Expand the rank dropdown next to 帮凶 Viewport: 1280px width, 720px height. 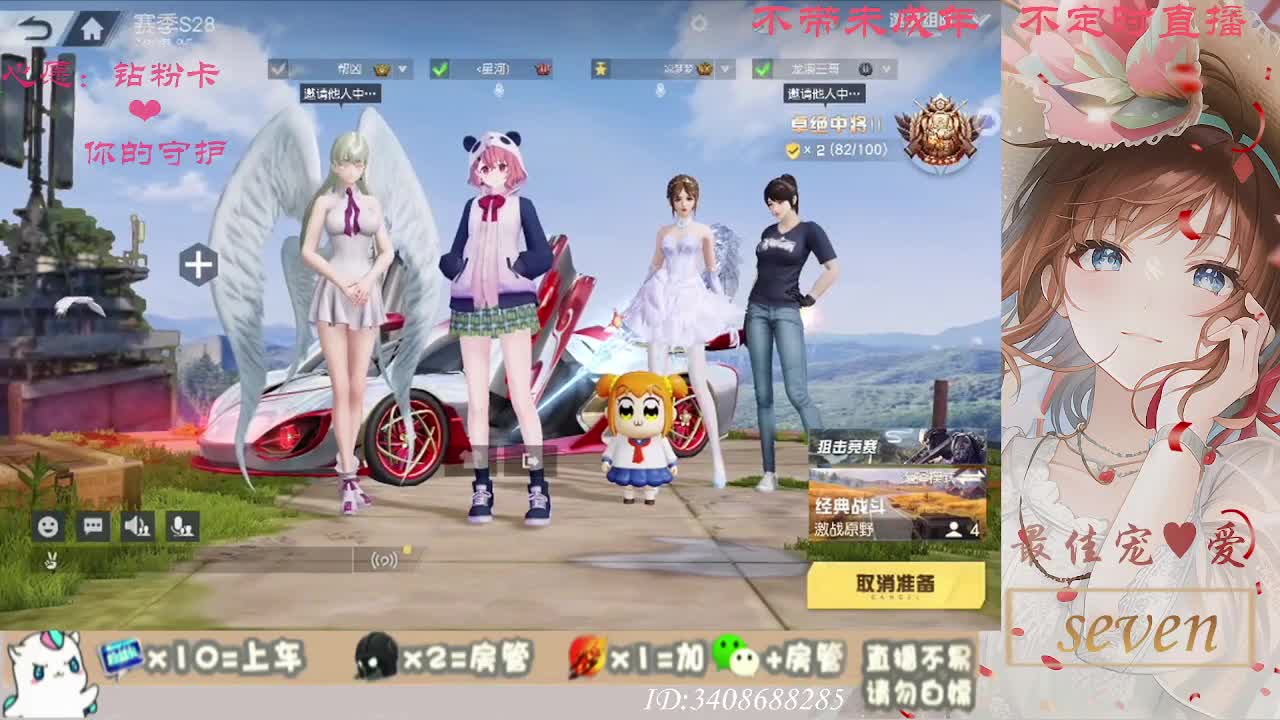403,68
